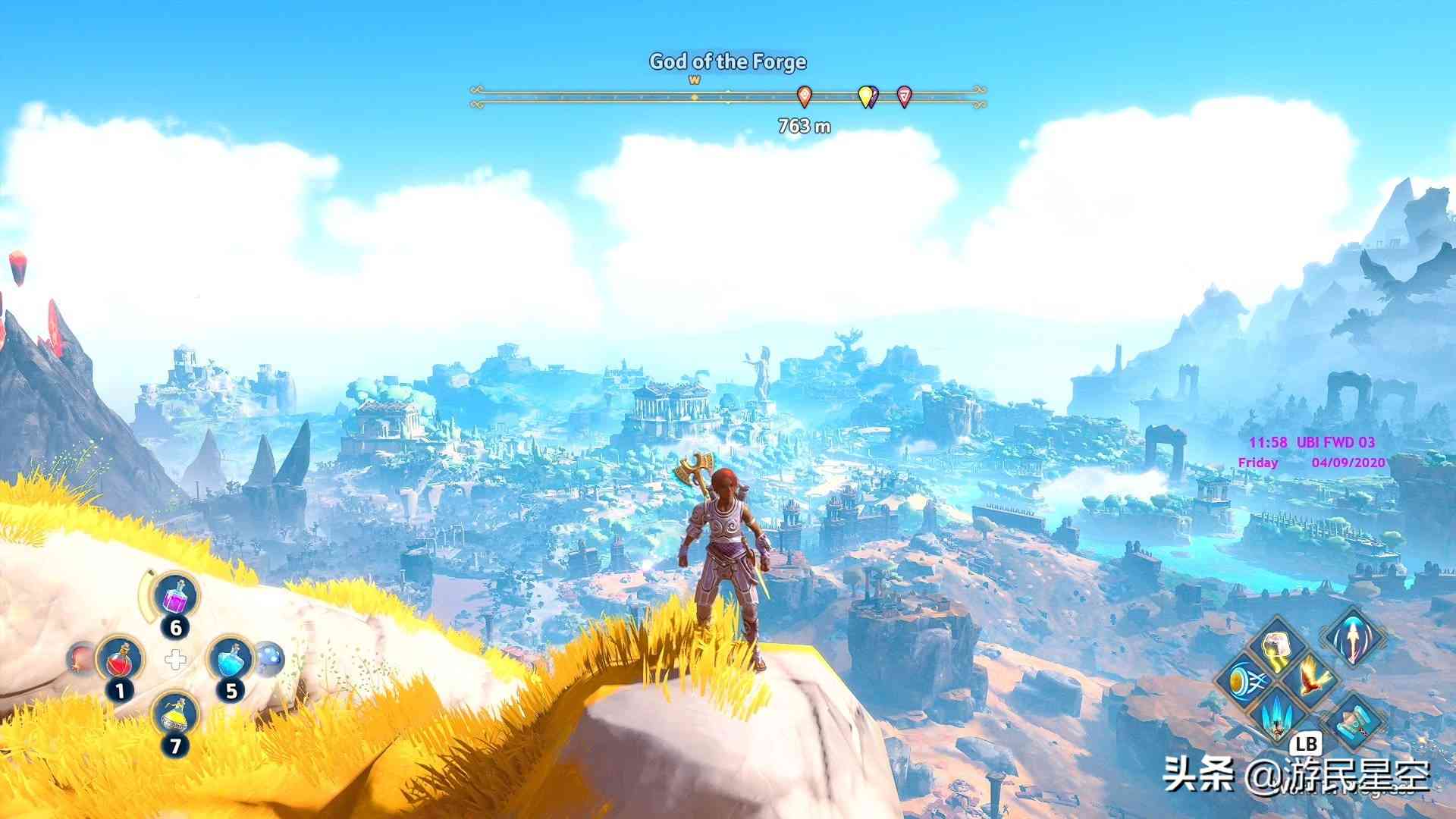Click the blue mushroom icon beside the potions
This screenshot has width=1456, height=819.
coord(268,658)
